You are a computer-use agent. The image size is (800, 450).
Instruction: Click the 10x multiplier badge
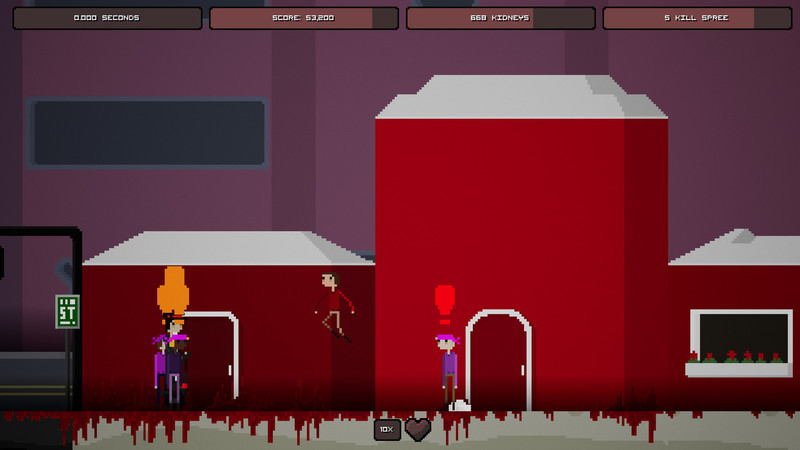pos(387,429)
